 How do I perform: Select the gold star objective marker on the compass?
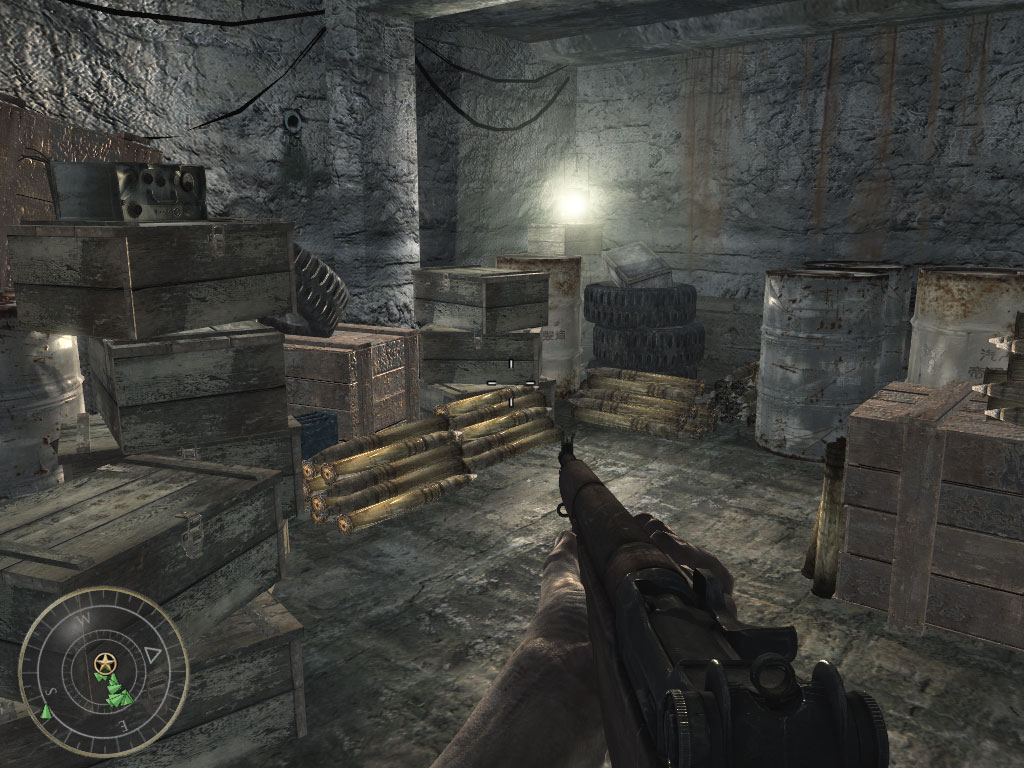(104, 662)
